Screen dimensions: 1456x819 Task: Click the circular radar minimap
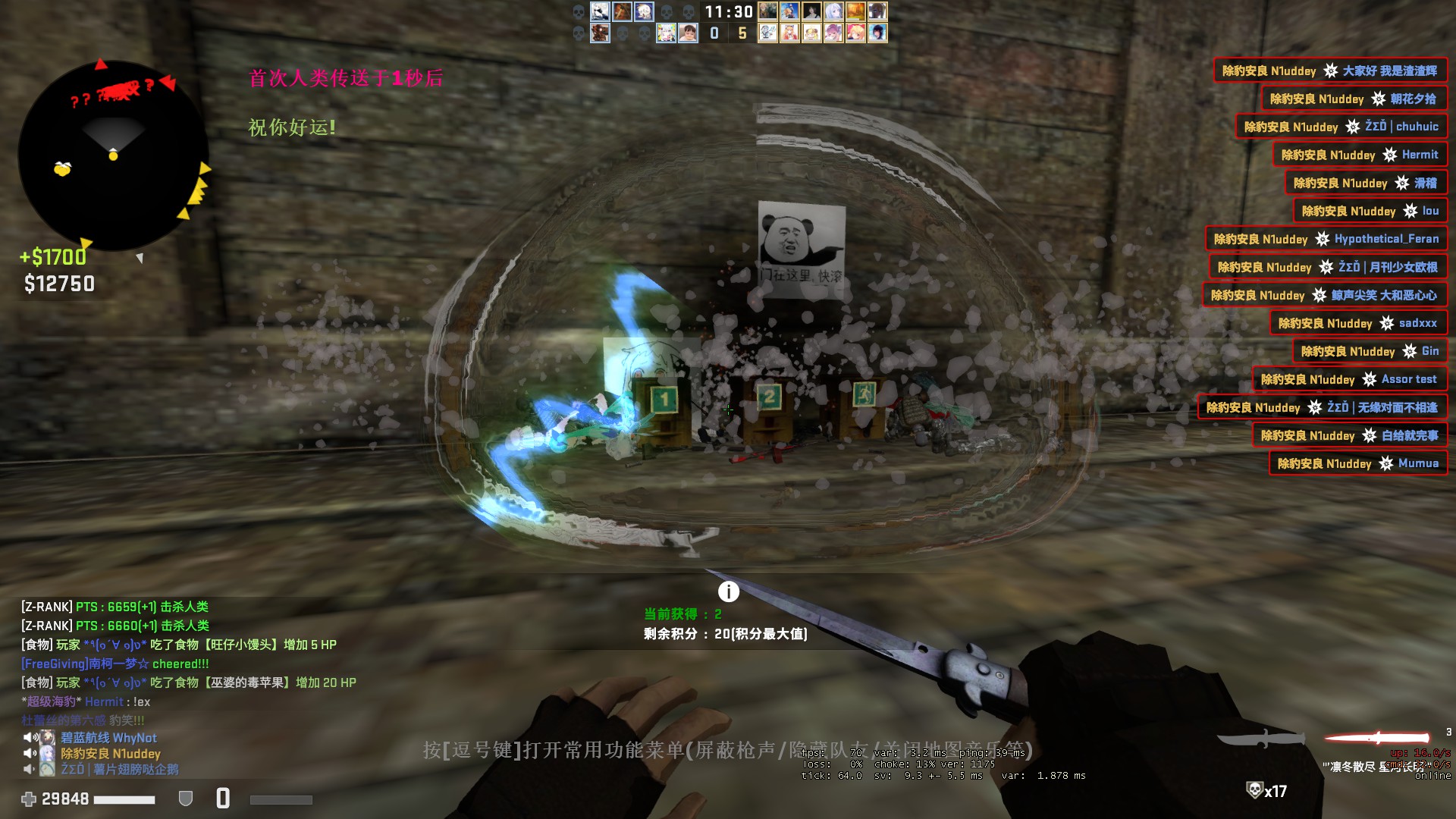point(114,155)
